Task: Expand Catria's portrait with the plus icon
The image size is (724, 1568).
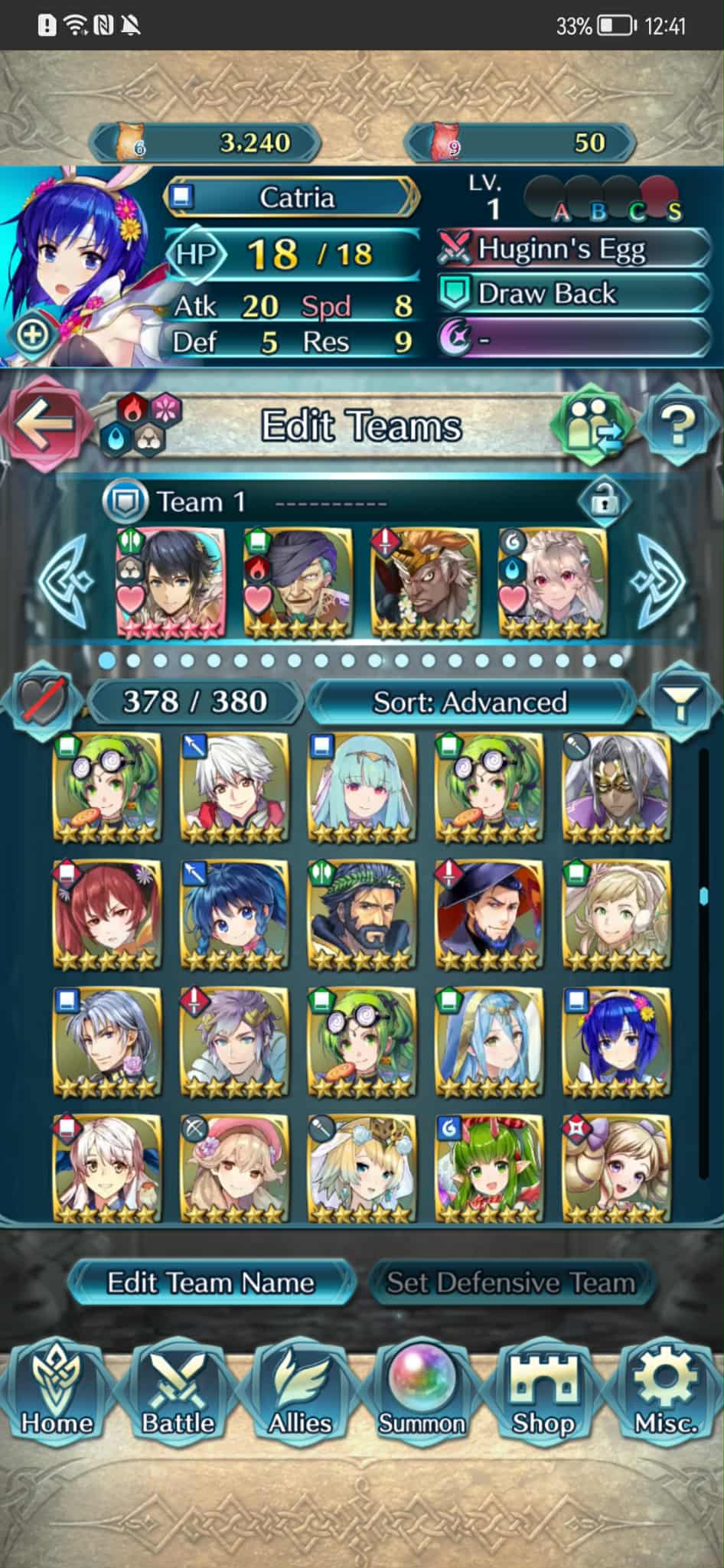Action: pyautogui.click(x=32, y=334)
